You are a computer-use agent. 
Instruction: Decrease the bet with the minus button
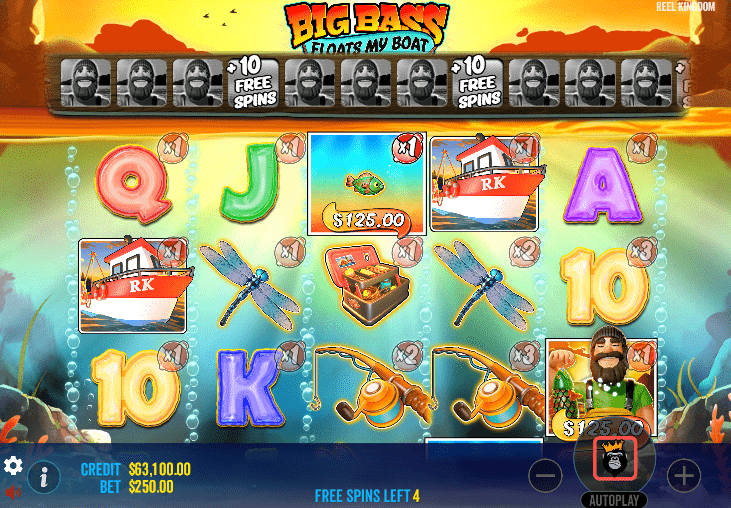tap(546, 476)
